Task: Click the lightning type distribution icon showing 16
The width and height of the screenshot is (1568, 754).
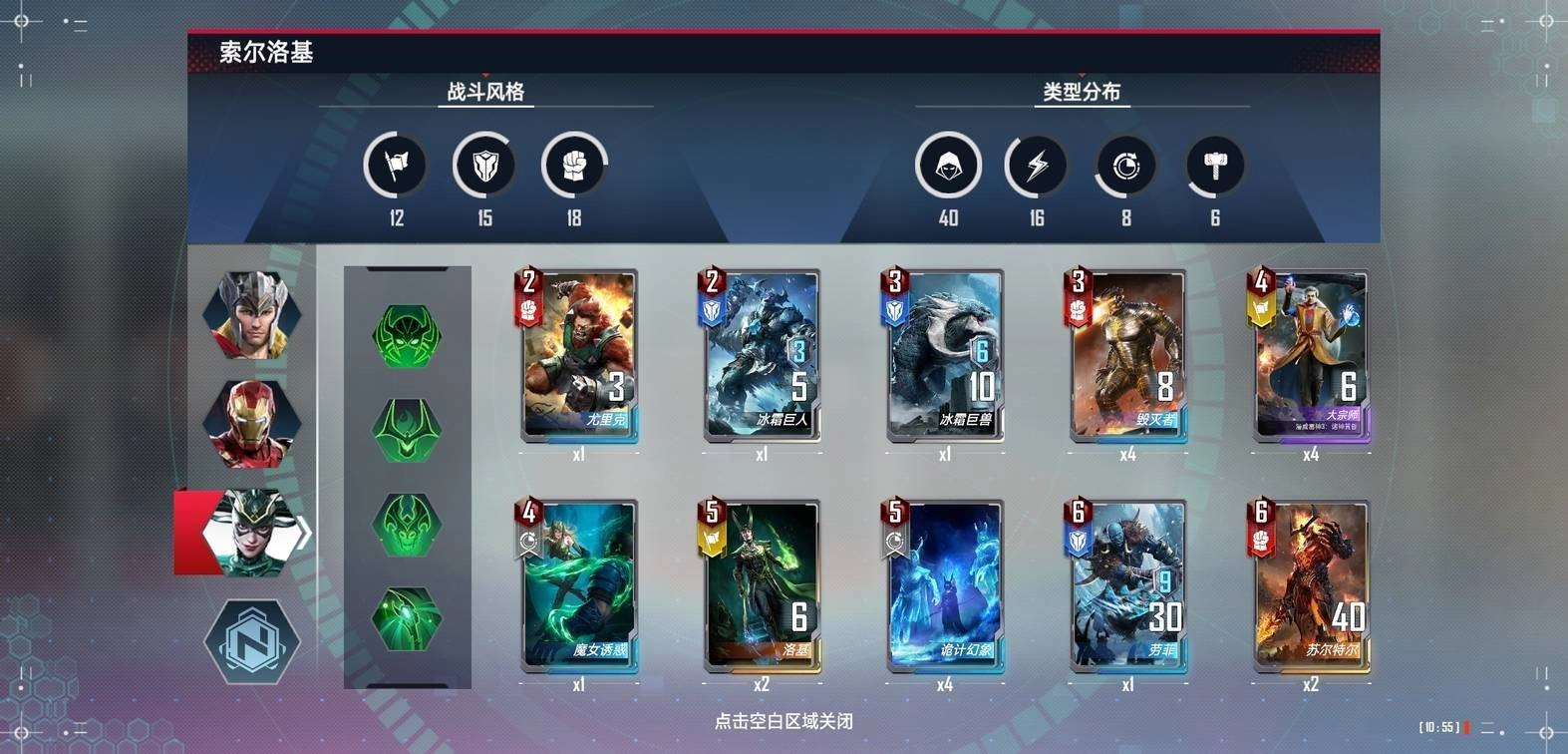Action: (x=1037, y=166)
